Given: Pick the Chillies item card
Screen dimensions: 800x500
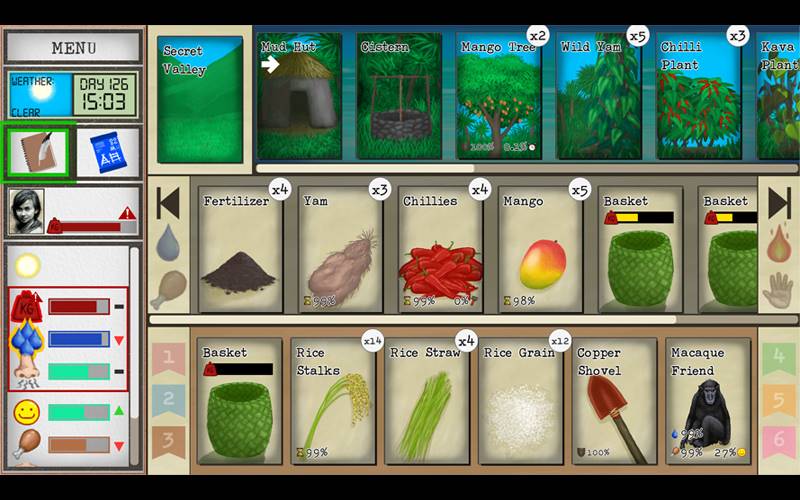Looking at the screenshot, I should coord(441,248).
